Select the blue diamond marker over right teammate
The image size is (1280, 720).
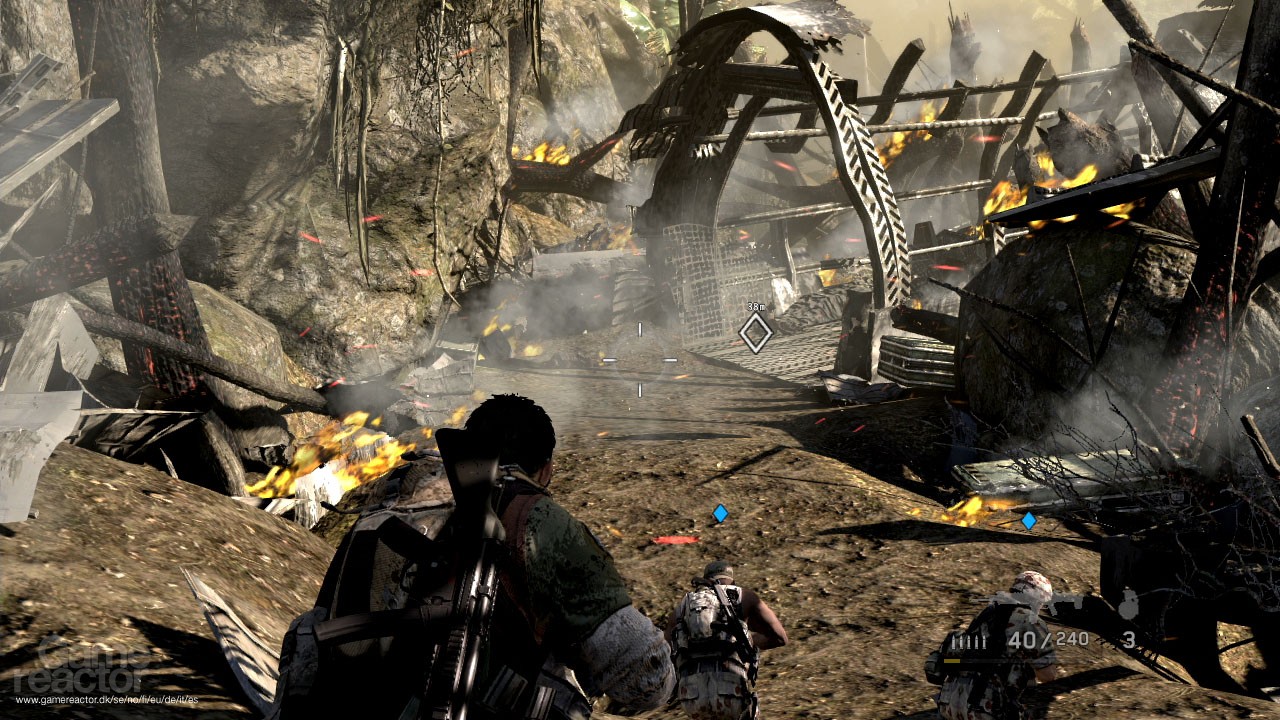point(1029,519)
